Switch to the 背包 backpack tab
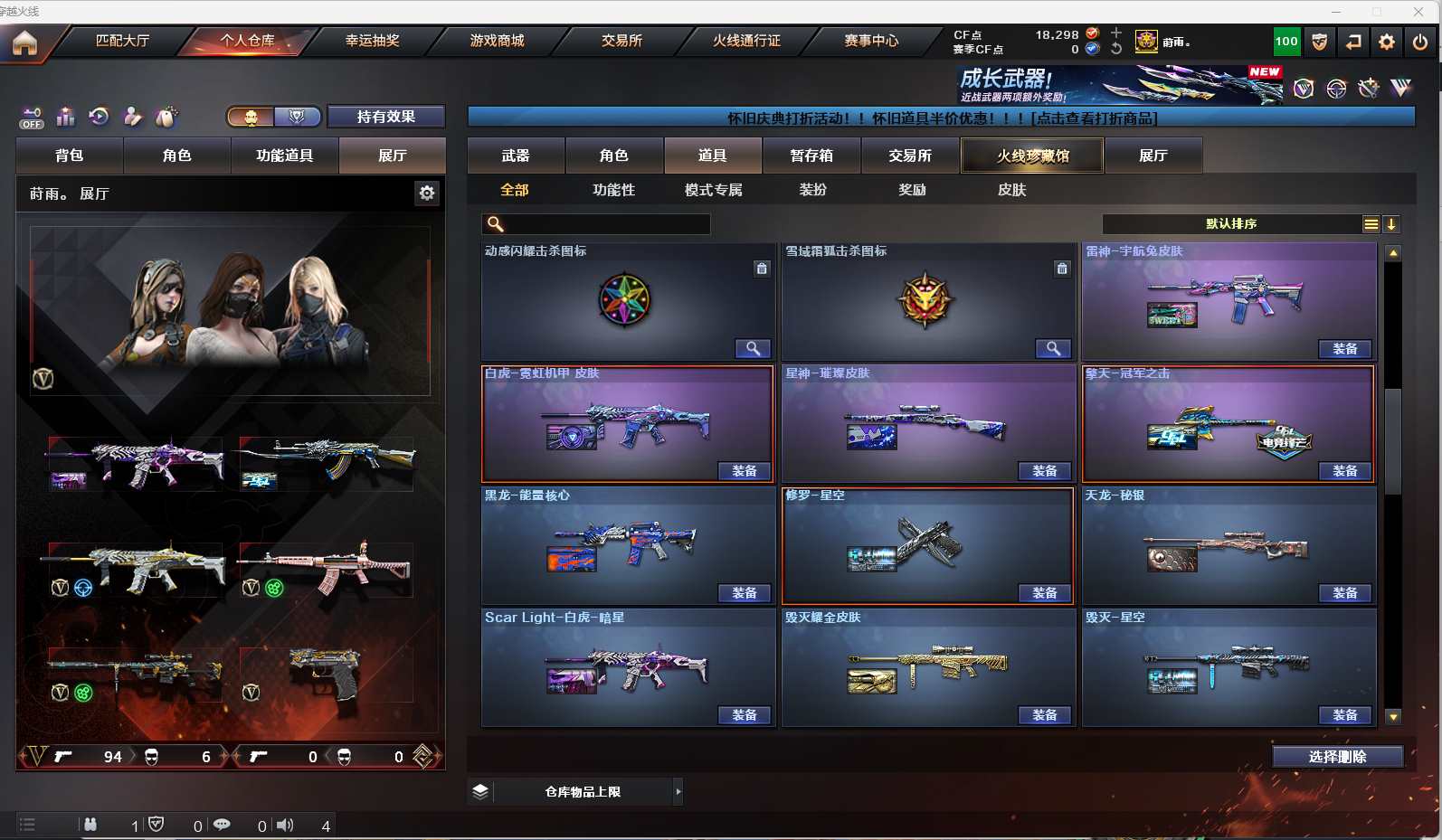This screenshot has height=840, width=1442. (70, 156)
